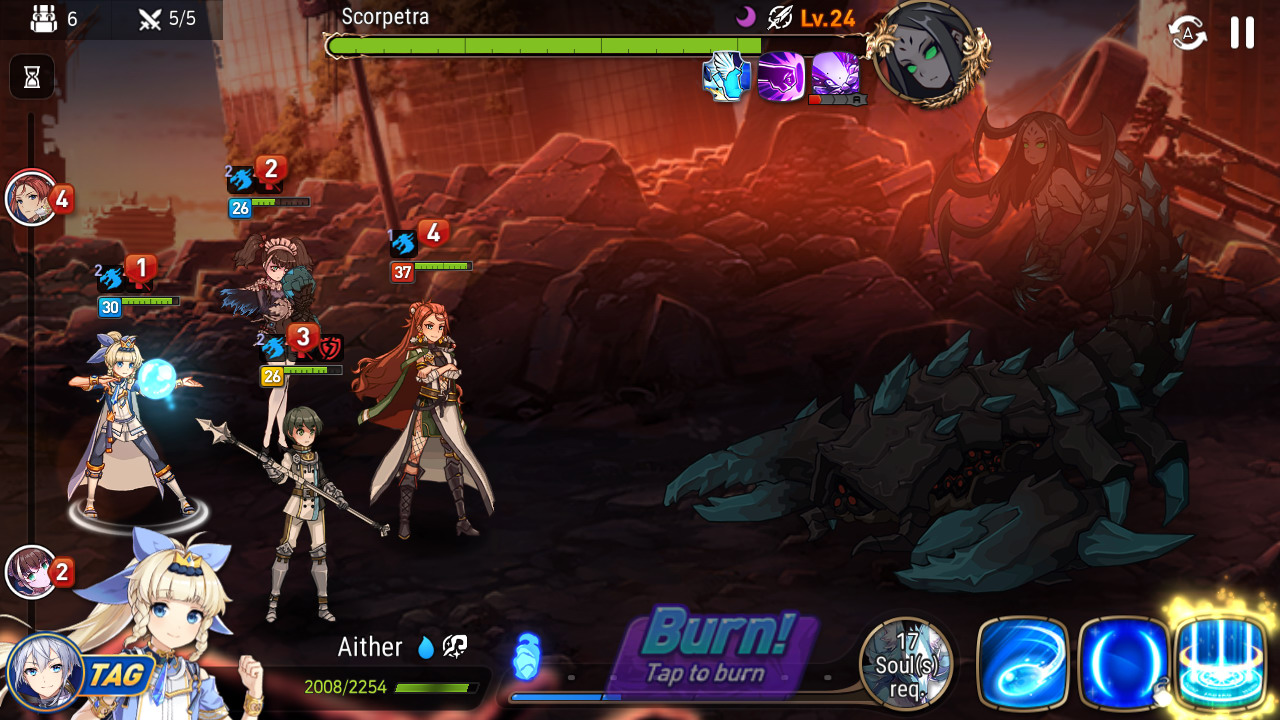Activate the glowing pillar ultimate skill
Viewport: 1280px width, 720px height.
(1222, 661)
